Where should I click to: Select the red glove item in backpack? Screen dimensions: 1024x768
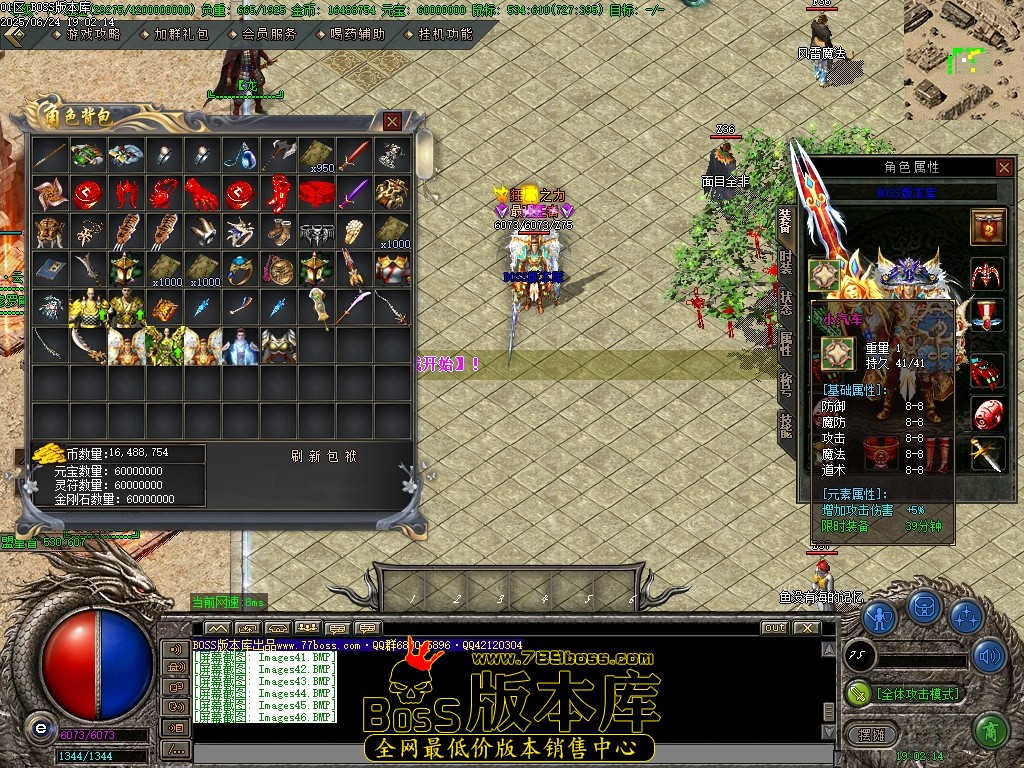pos(201,191)
